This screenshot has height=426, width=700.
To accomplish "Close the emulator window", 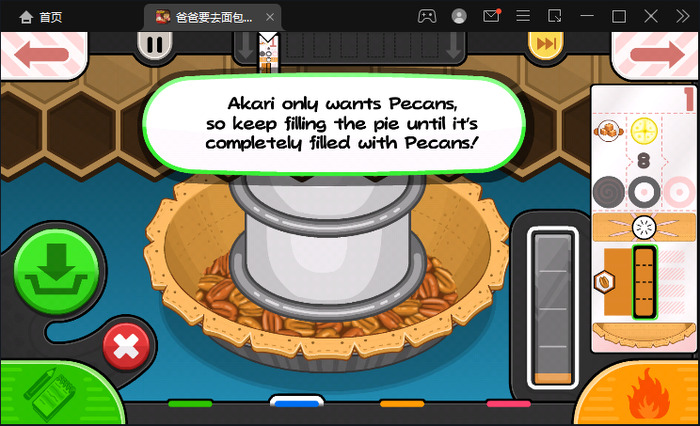I will (679, 16).
